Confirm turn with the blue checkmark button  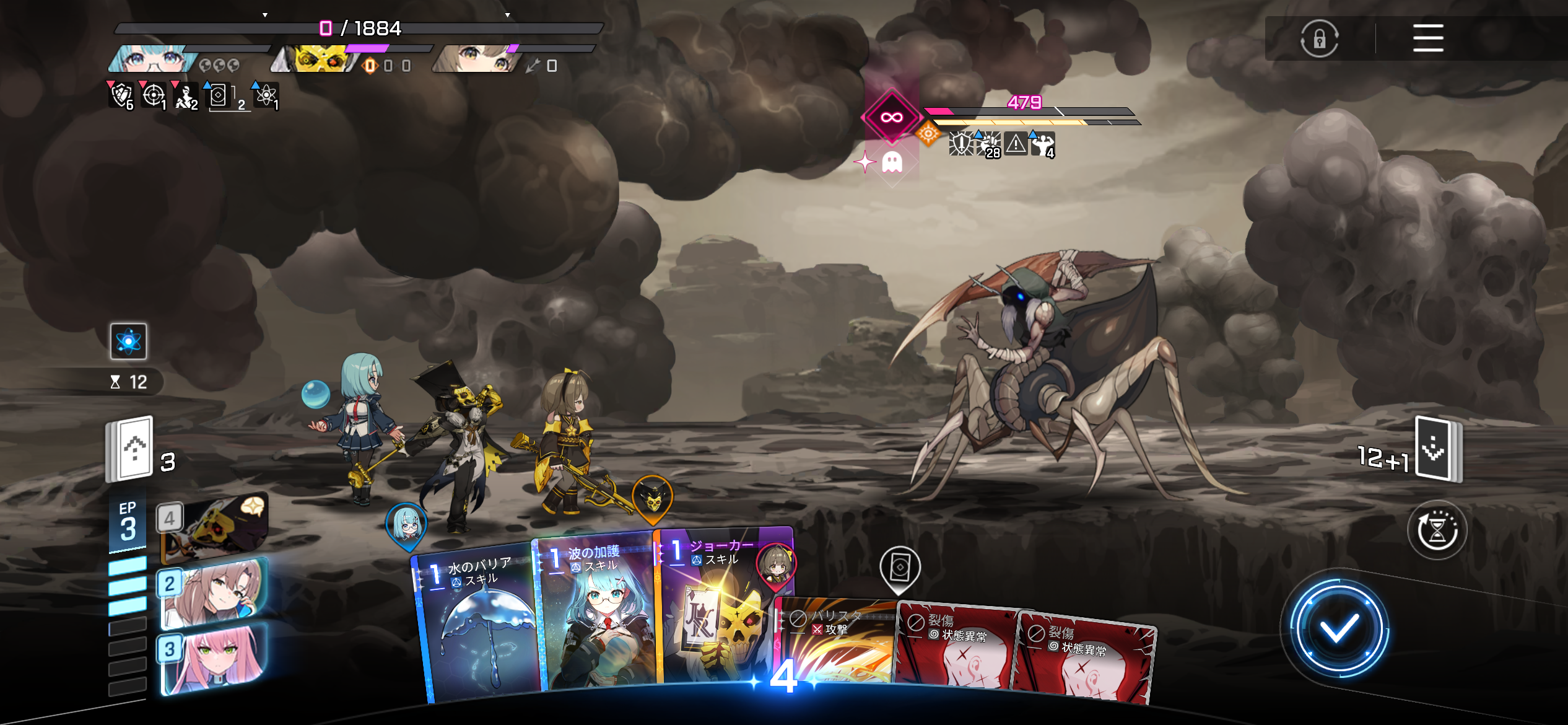click(x=1338, y=630)
